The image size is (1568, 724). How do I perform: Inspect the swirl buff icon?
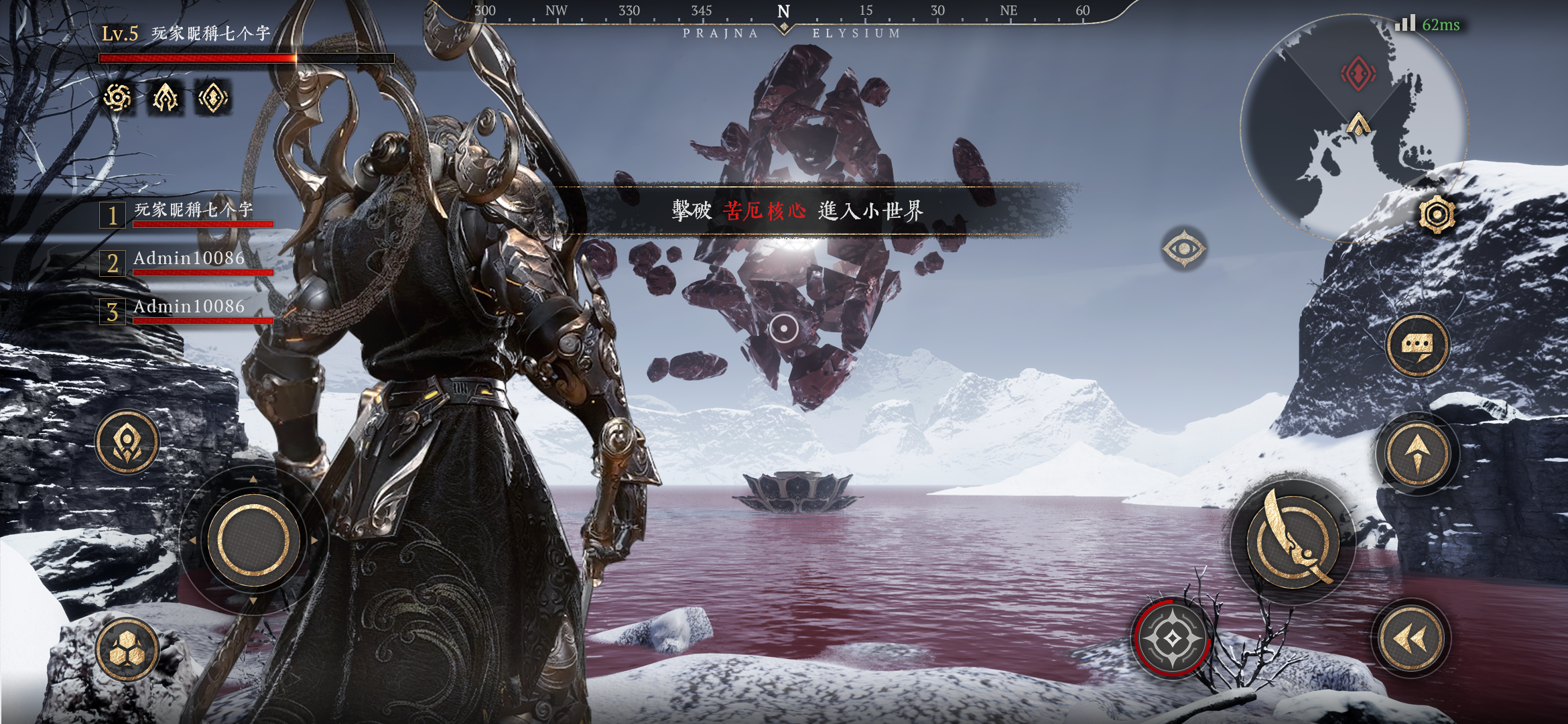117,98
